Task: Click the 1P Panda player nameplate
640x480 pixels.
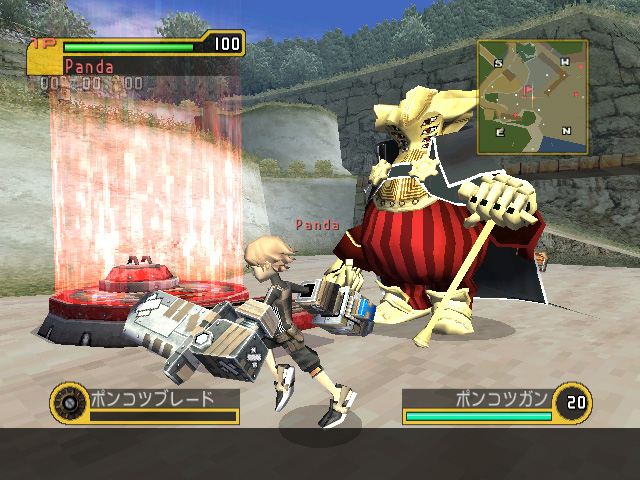Action: tap(89, 66)
